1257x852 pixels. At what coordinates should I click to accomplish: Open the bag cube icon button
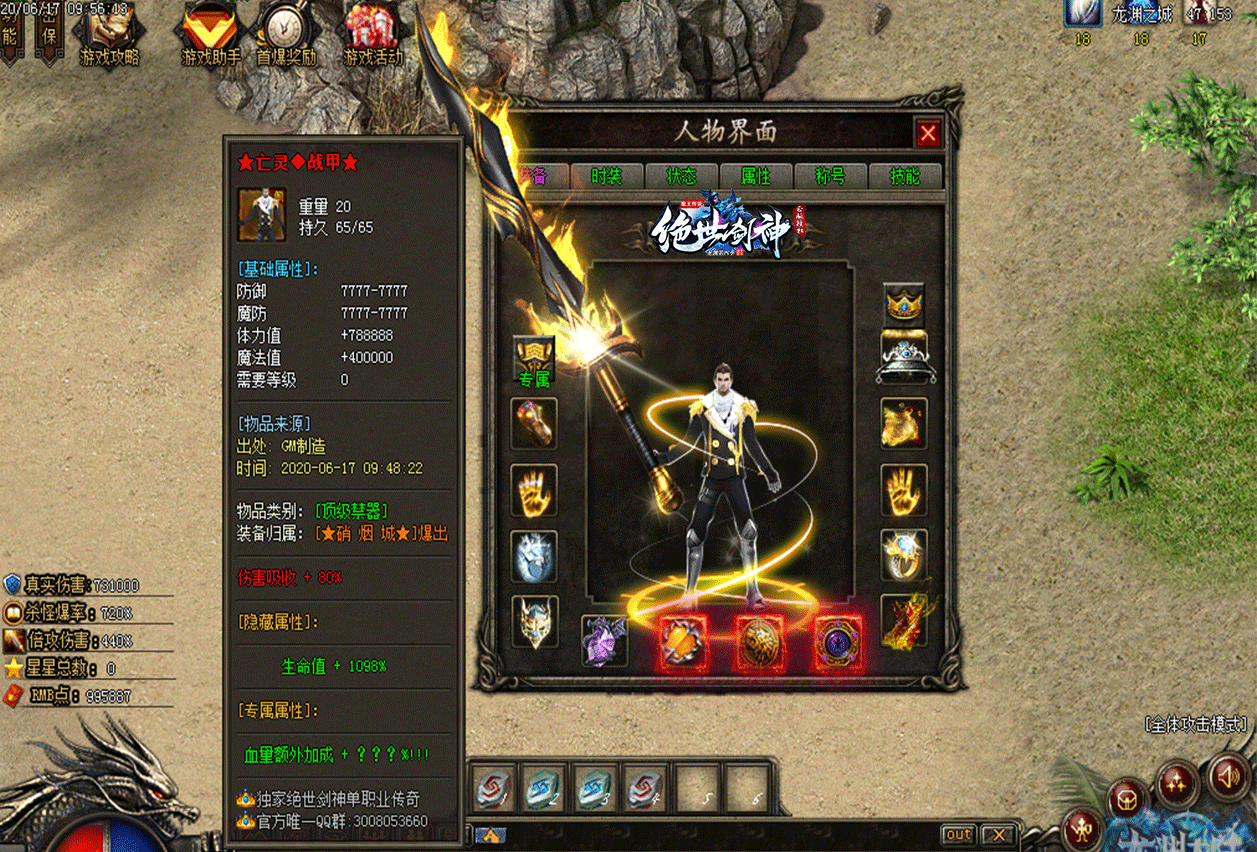(x=1127, y=801)
